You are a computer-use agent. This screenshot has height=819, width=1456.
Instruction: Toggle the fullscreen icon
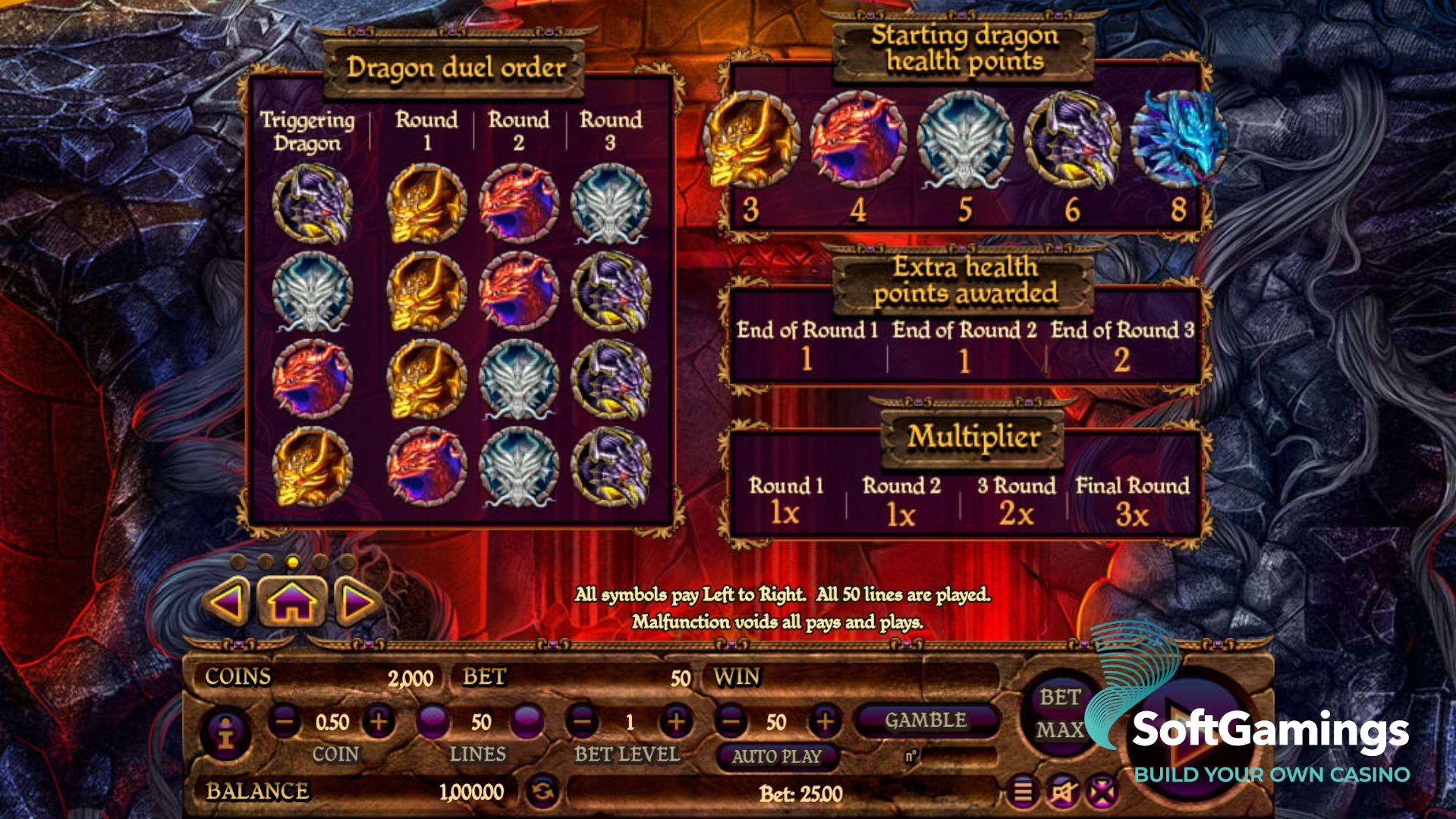point(1100,792)
